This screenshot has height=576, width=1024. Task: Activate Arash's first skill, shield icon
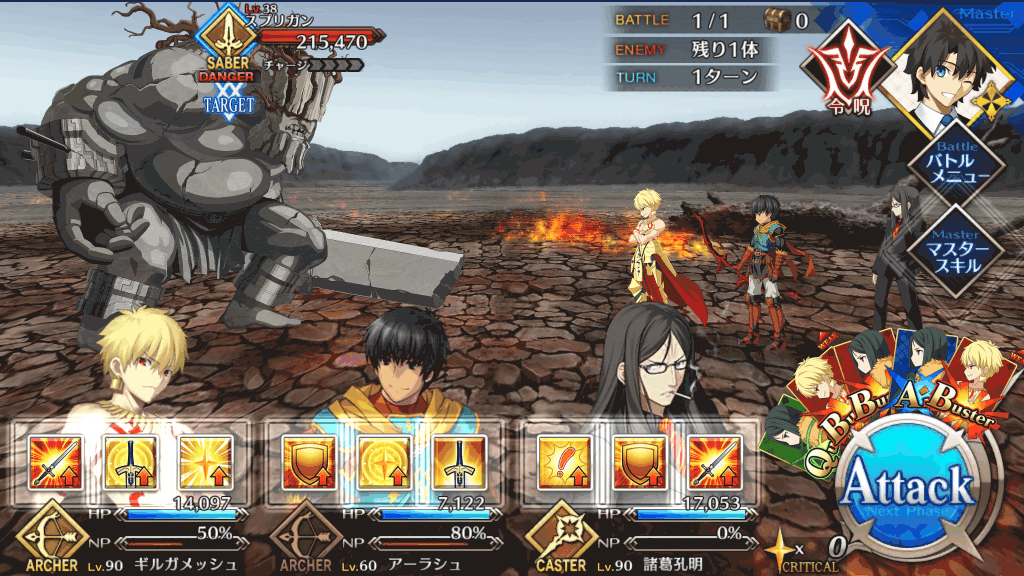(x=309, y=461)
